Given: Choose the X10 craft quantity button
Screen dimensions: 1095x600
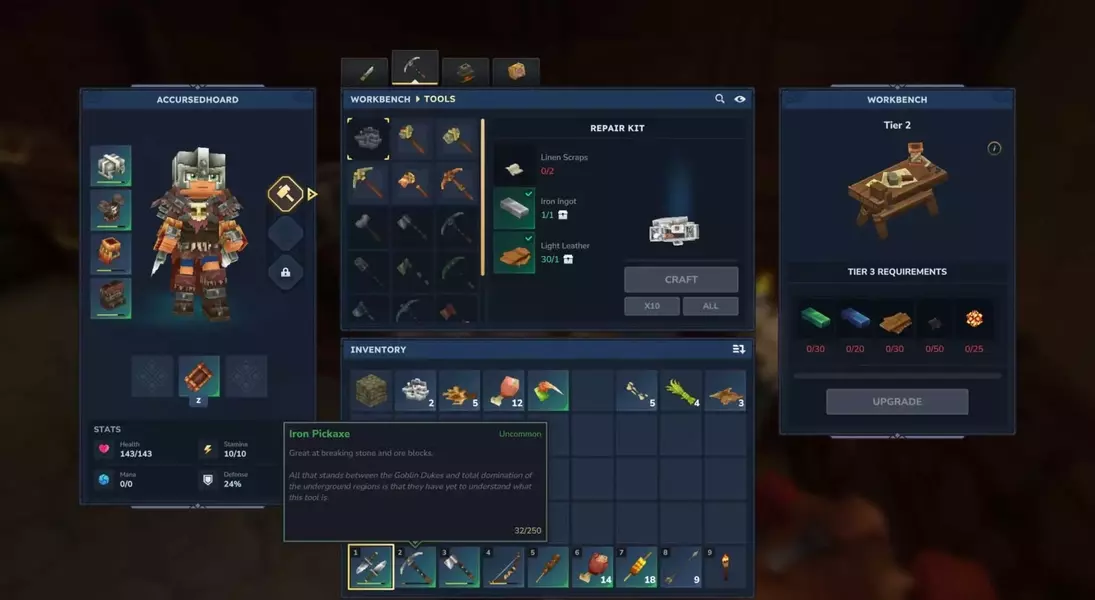Looking at the screenshot, I should (x=651, y=306).
